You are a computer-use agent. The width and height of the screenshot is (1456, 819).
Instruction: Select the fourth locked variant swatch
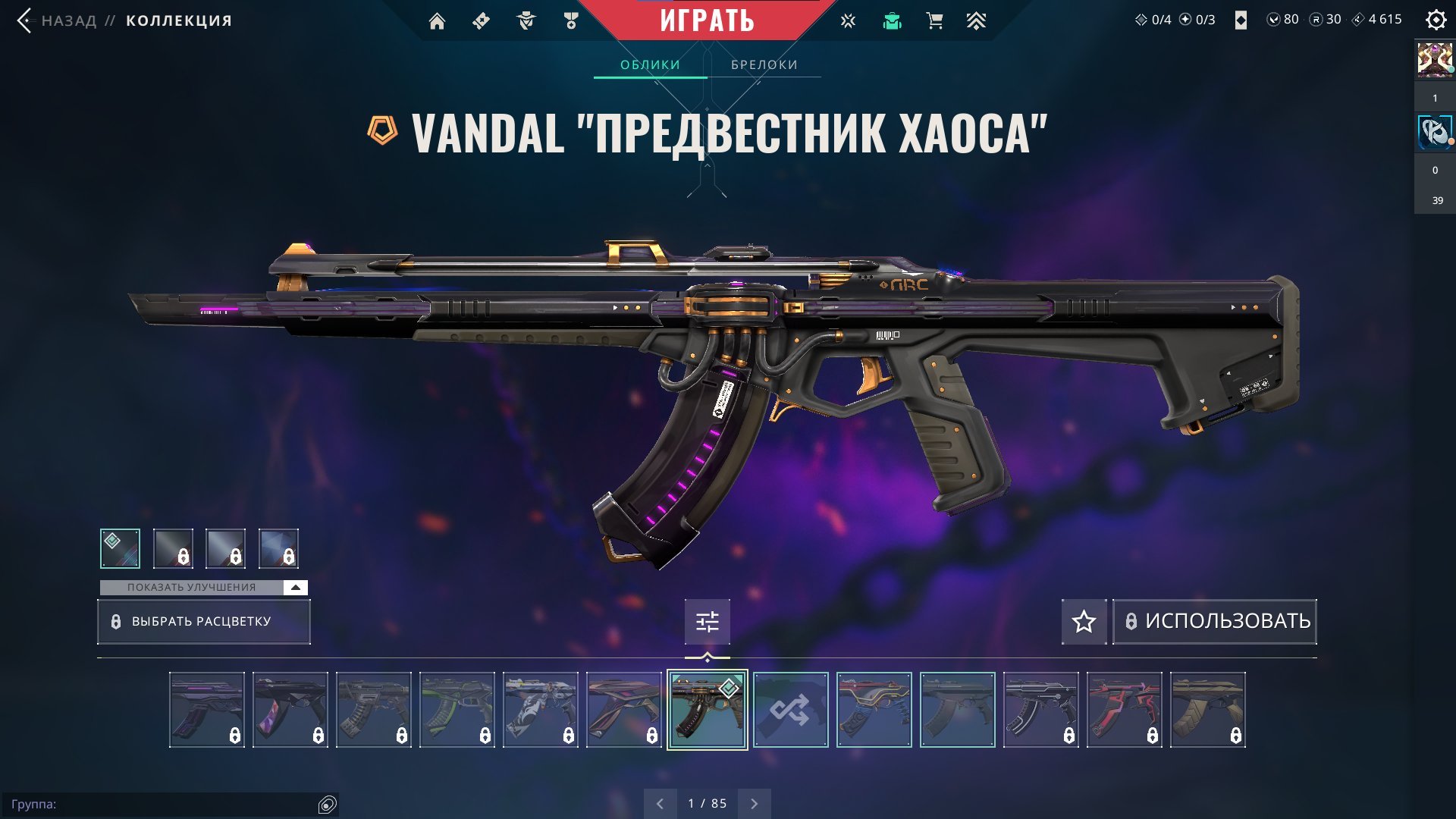coord(278,548)
